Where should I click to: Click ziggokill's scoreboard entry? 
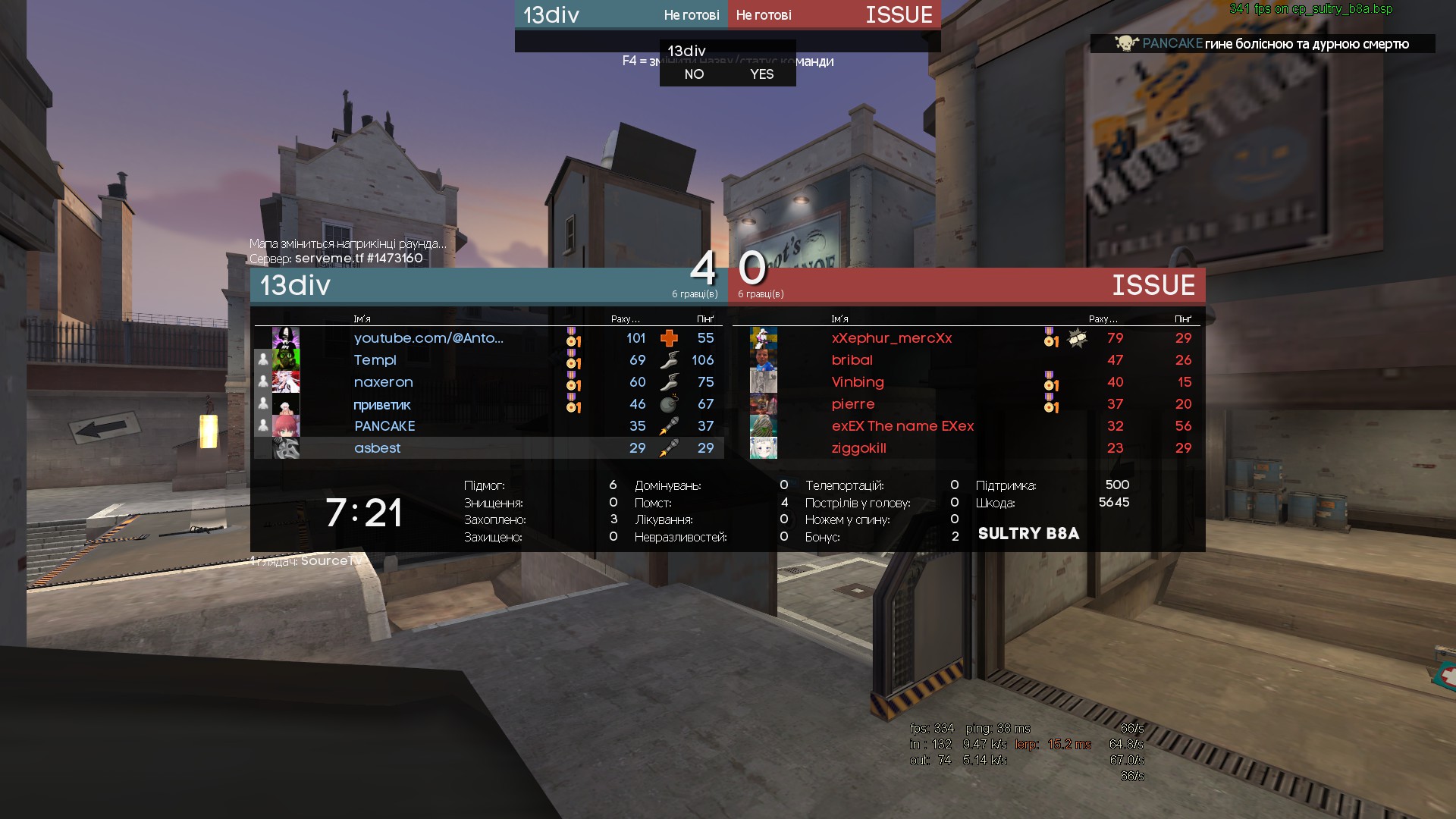(859, 448)
